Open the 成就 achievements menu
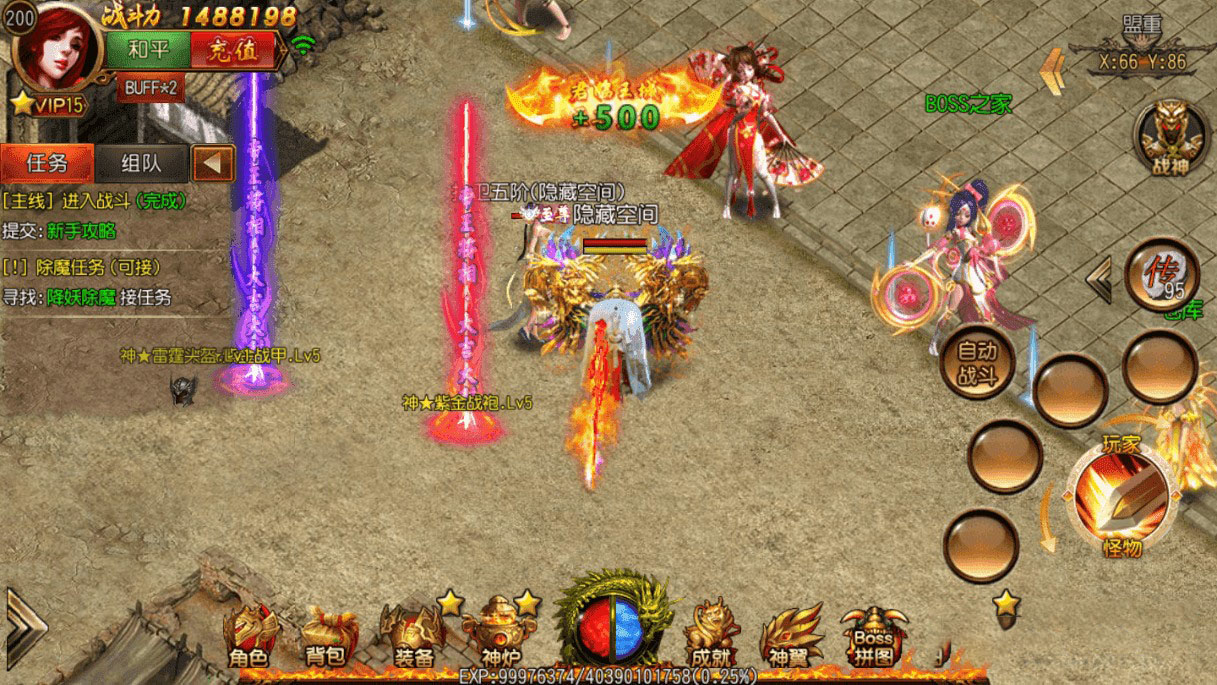1217x685 pixels. (x=711, y=636)
